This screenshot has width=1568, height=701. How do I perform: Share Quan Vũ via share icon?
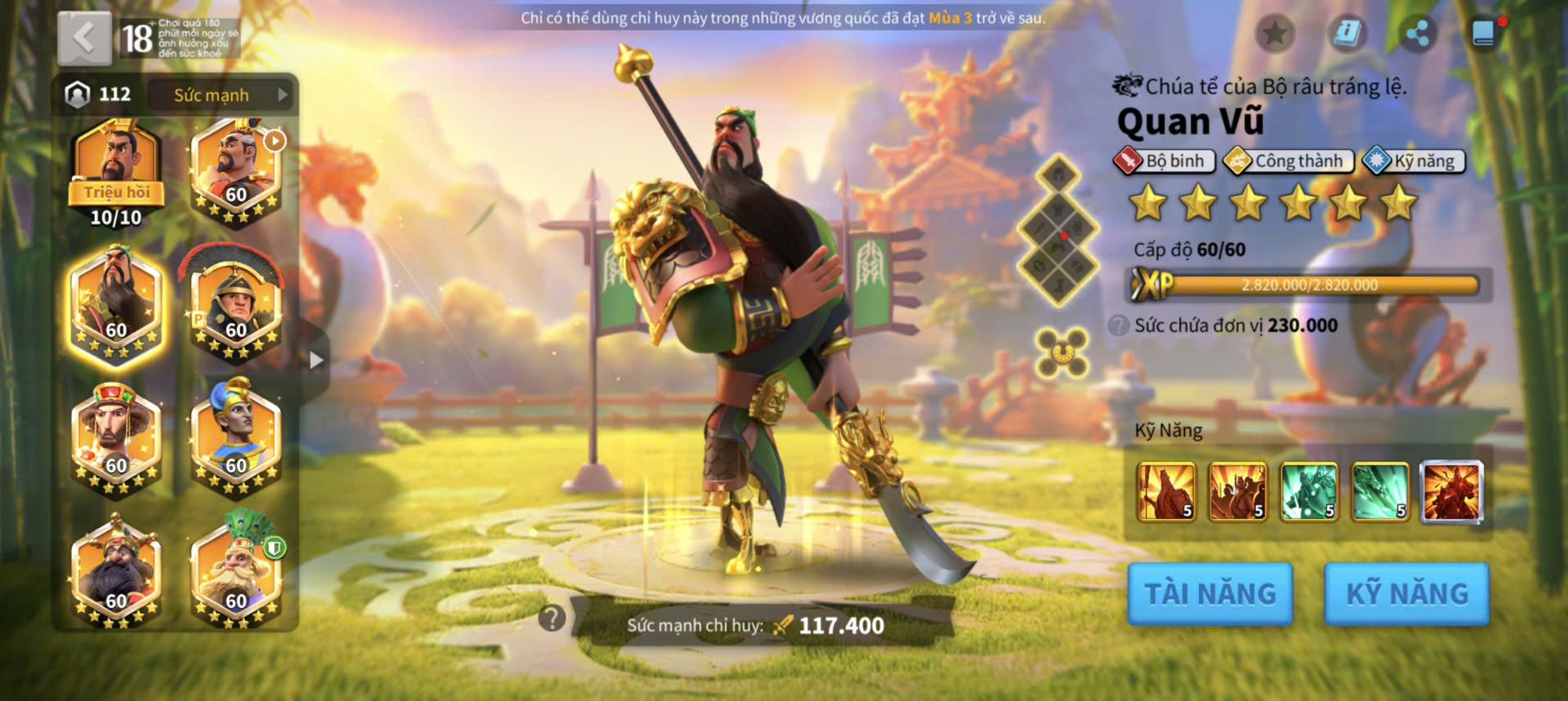coord(1417,34)
